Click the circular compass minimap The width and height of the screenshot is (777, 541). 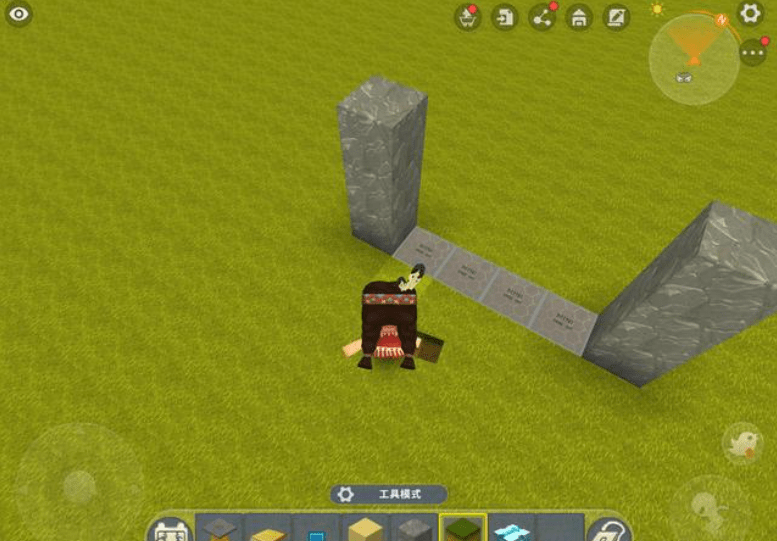(693, 58)
